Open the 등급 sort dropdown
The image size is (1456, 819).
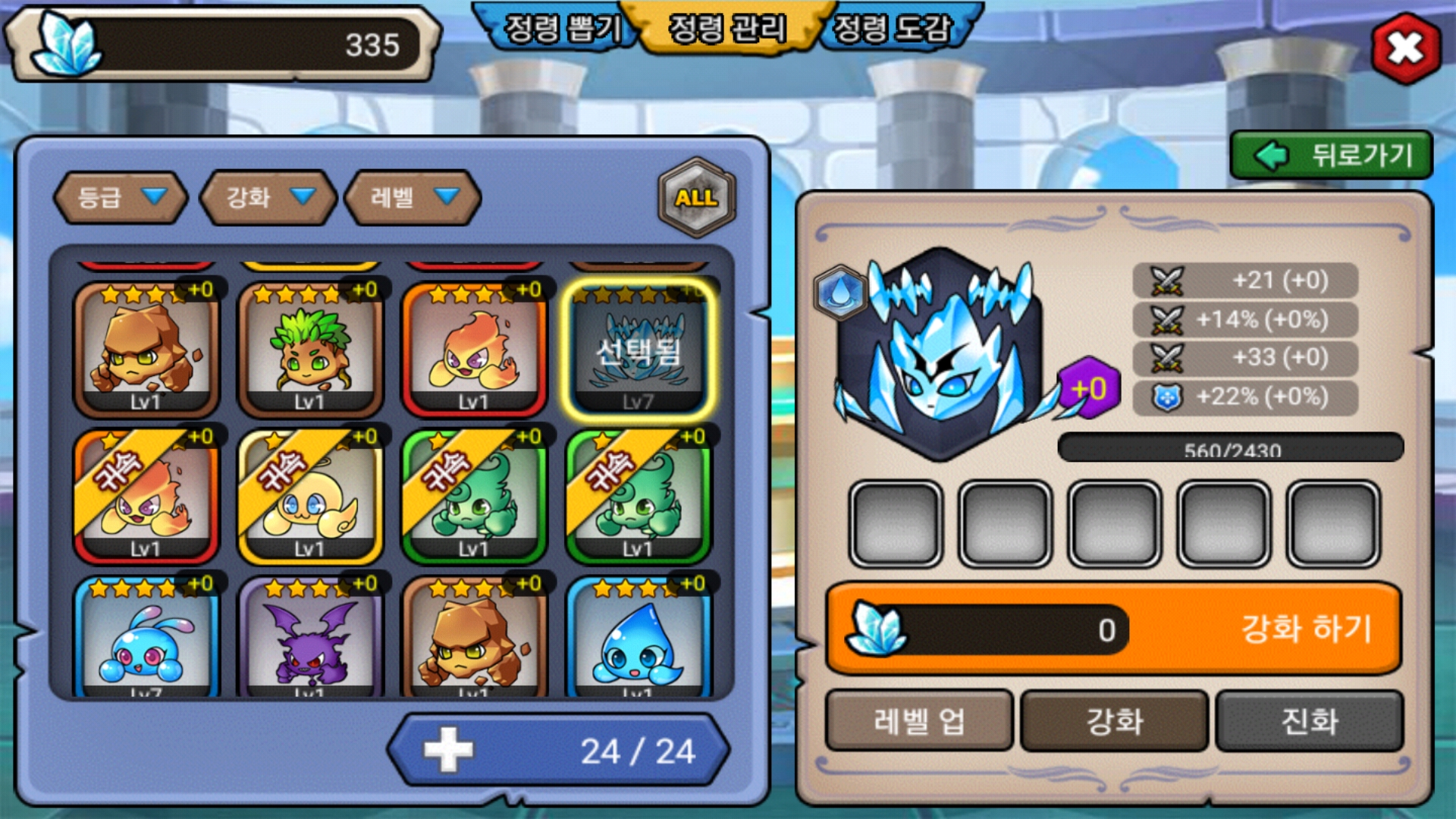pyautogui.click(x=121, y=198)
